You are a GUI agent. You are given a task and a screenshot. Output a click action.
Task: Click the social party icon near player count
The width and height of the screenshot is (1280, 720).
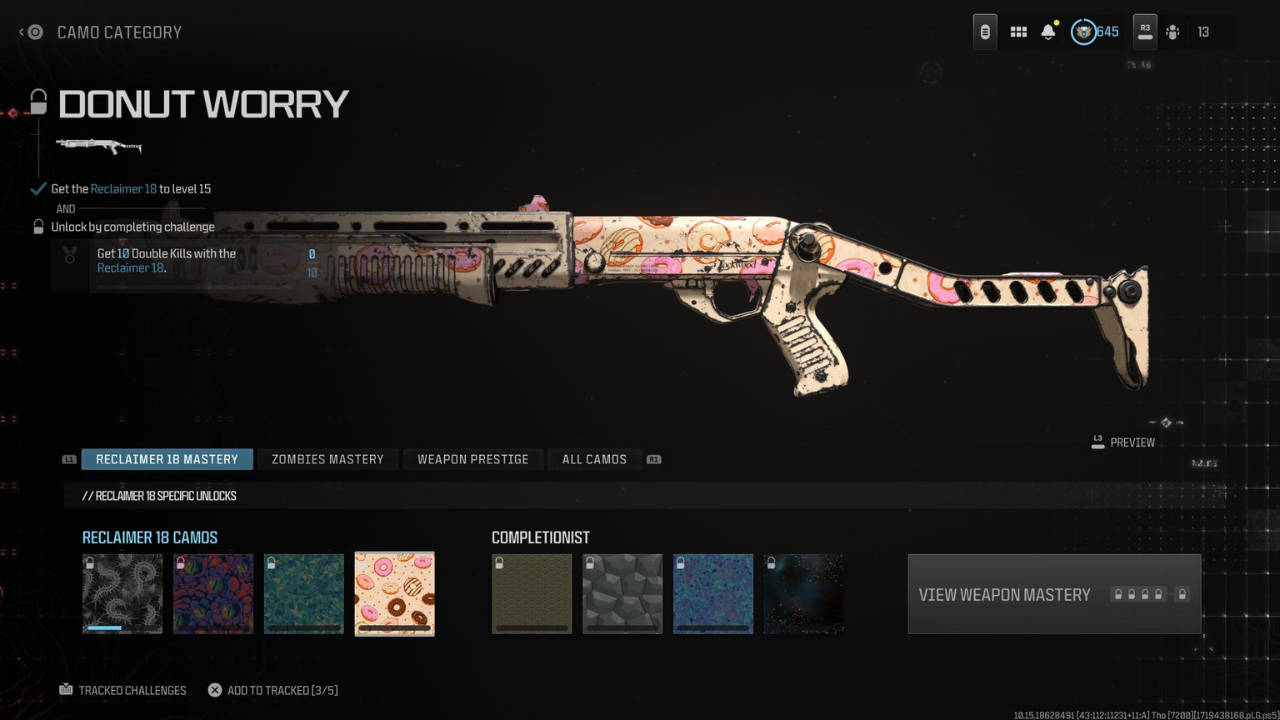click(1172, 31)
